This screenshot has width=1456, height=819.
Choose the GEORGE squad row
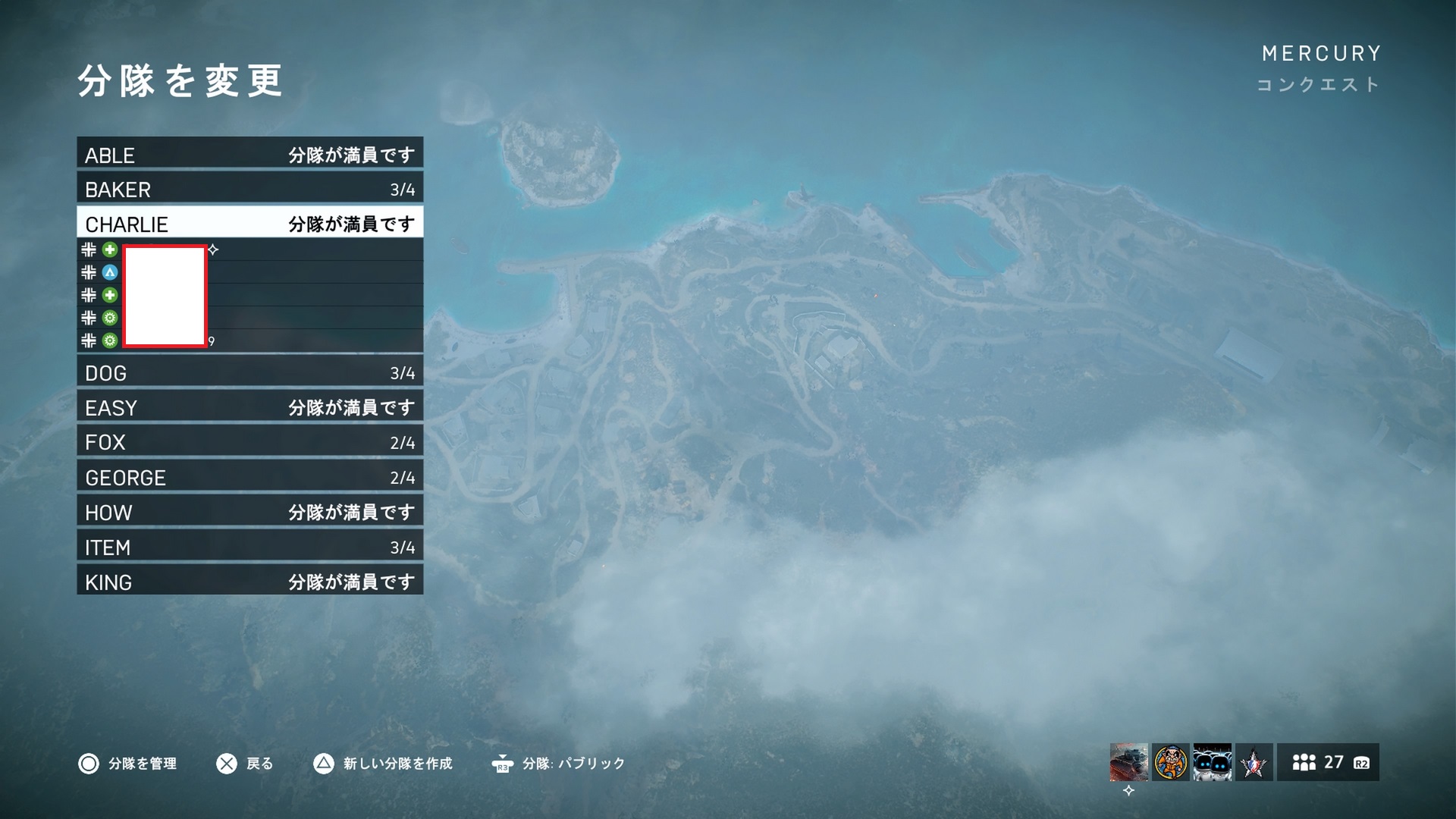point(249,477)
